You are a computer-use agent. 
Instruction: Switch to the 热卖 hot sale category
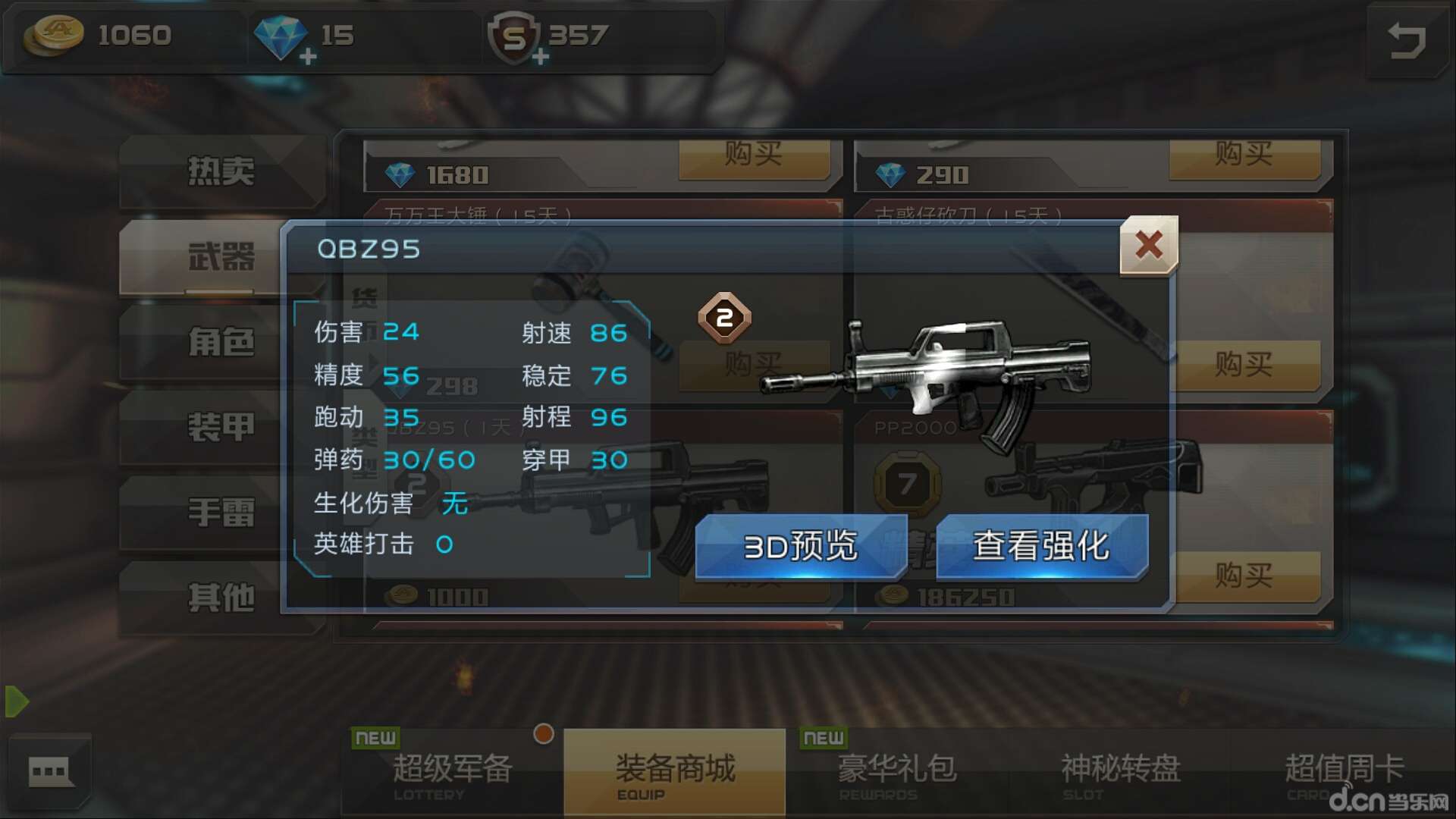[221, 171]
